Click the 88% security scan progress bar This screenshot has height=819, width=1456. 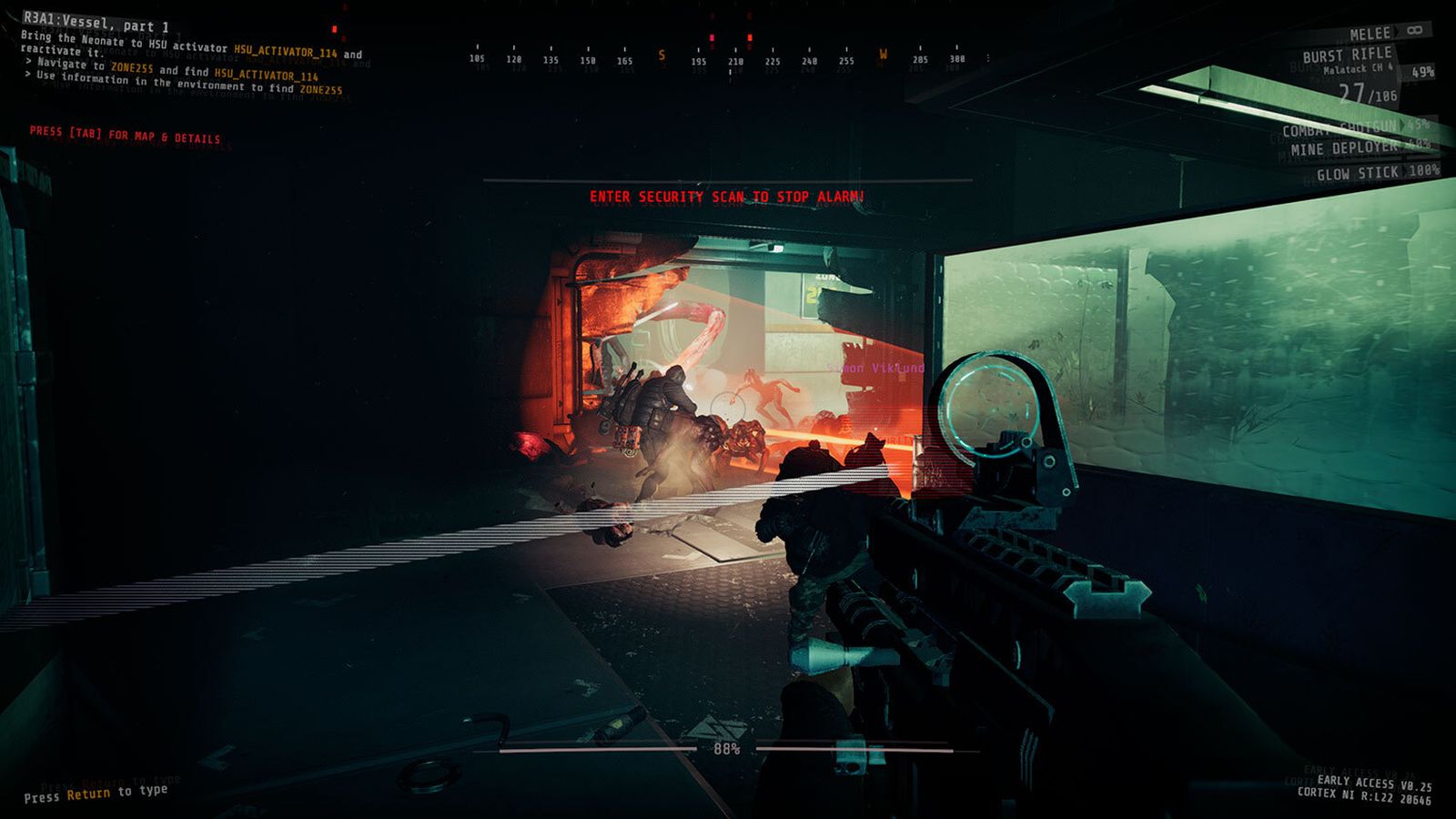click(x=728, y=749)
